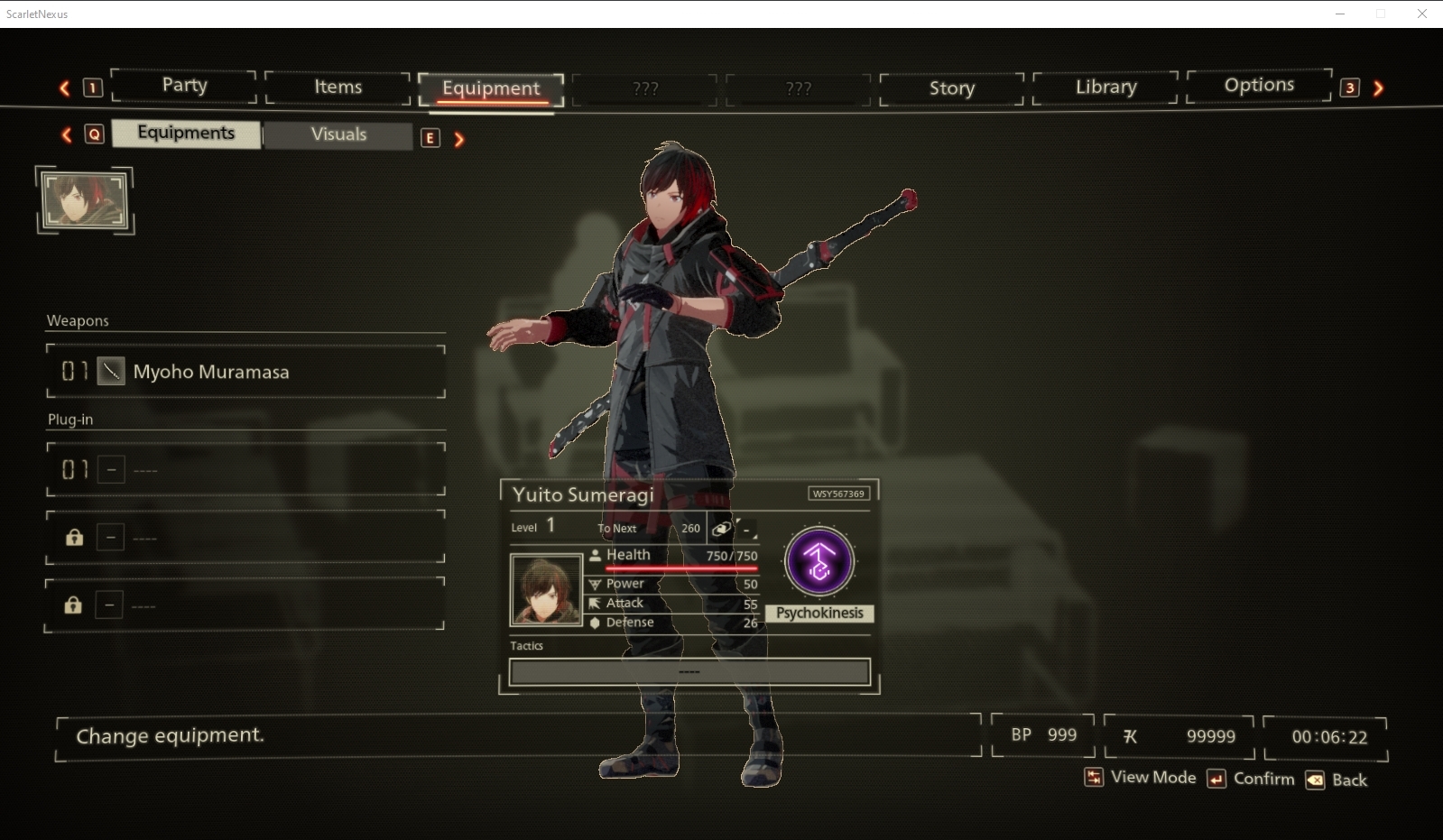
Task: Select the Myoho Muramasa weapon slot
Action: pos(245,372)
